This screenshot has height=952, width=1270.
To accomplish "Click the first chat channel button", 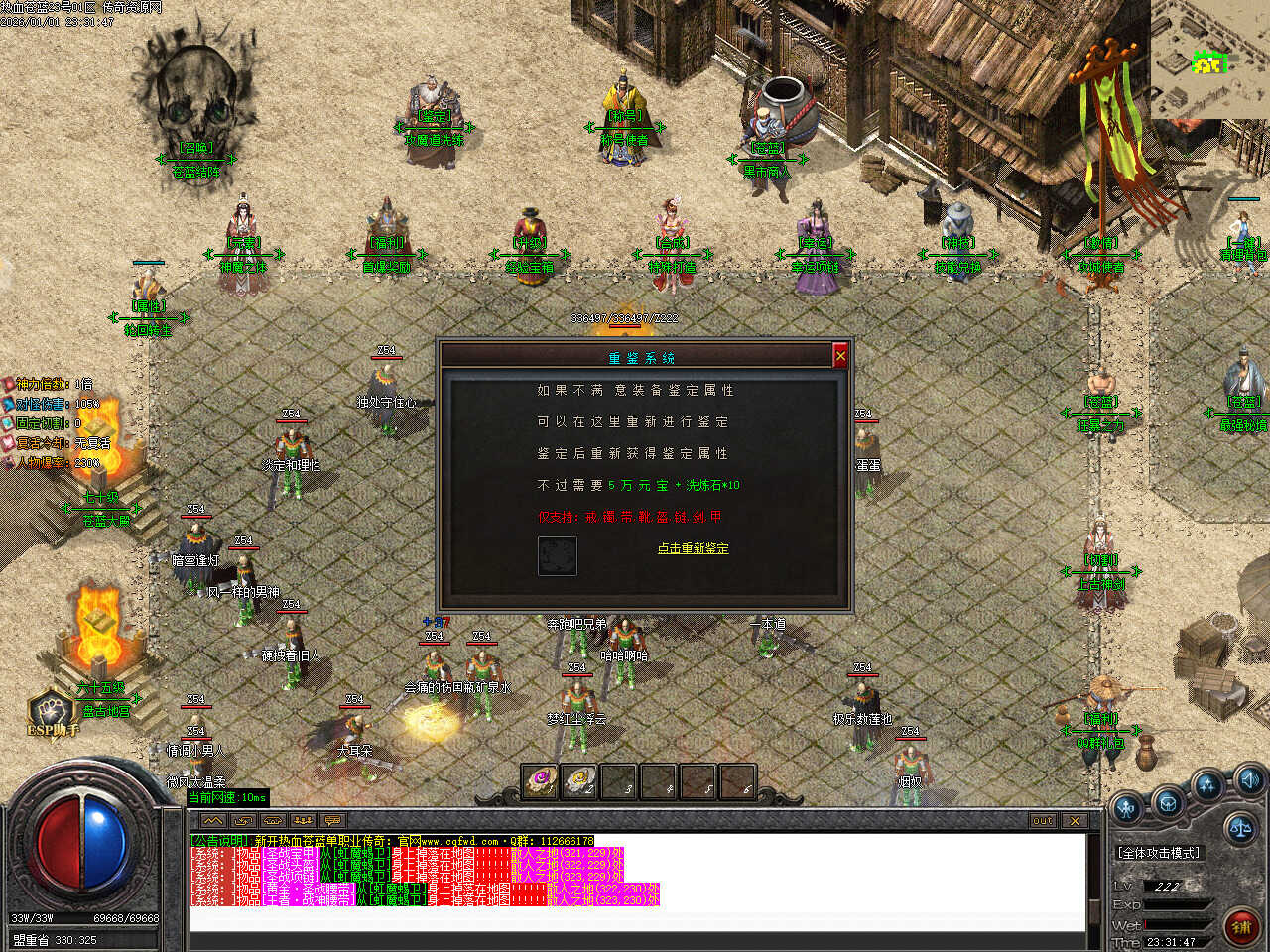I will coord(213,821).
